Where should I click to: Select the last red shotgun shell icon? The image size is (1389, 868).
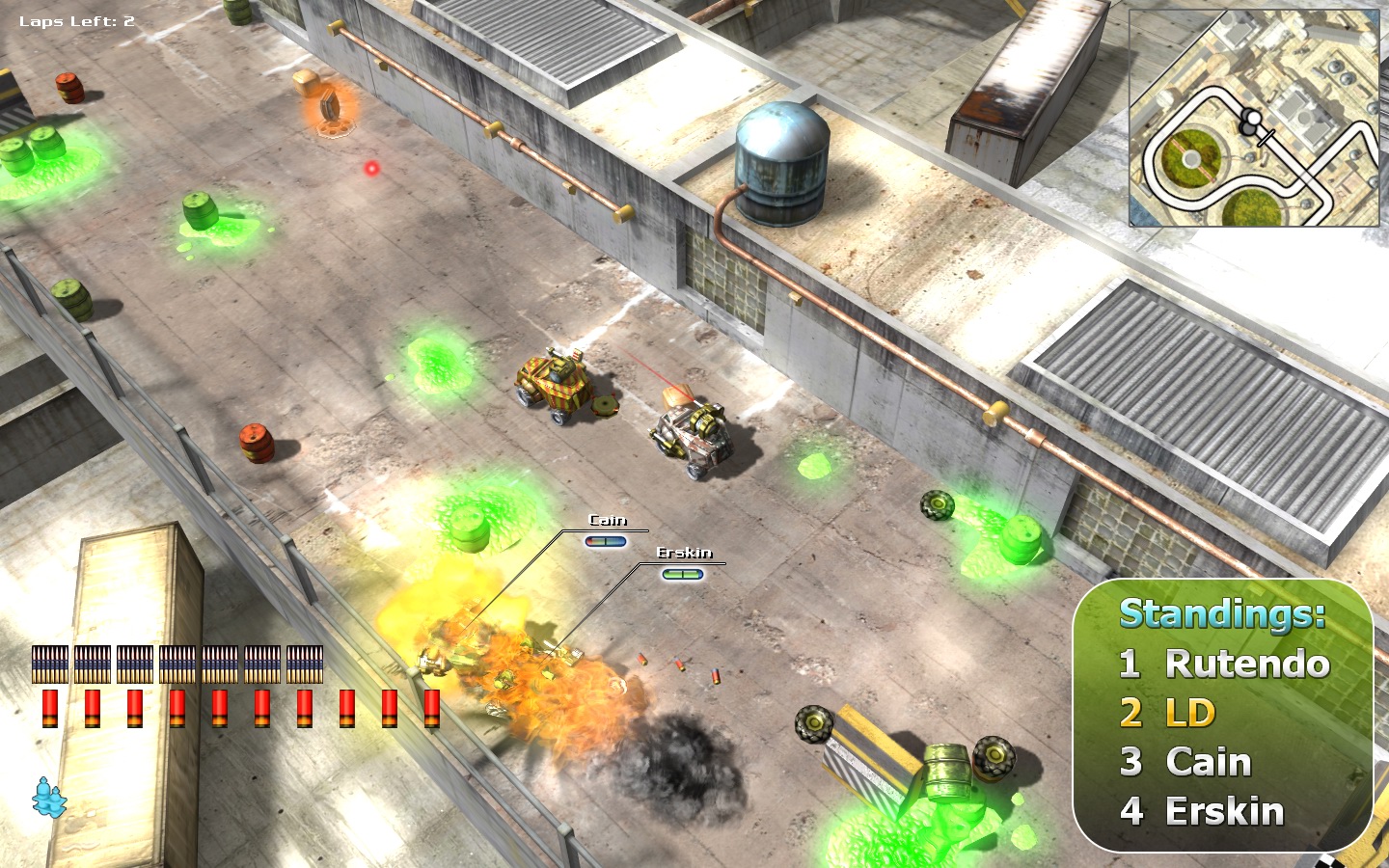[431, 708]
